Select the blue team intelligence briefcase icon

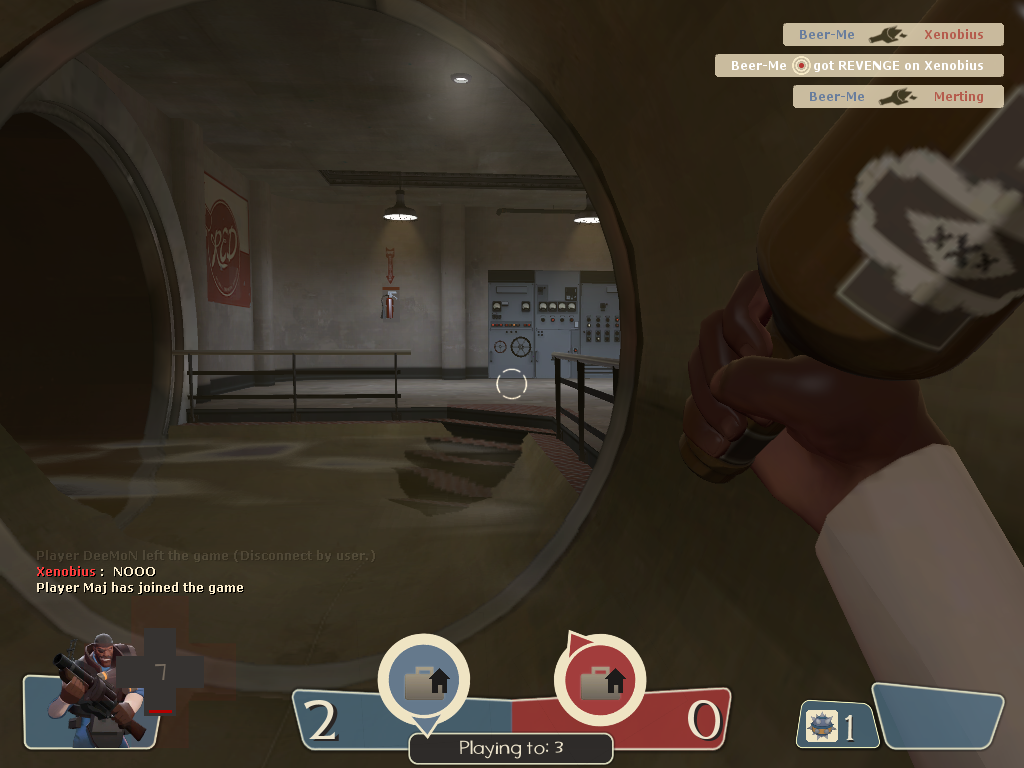coord(425,681)
